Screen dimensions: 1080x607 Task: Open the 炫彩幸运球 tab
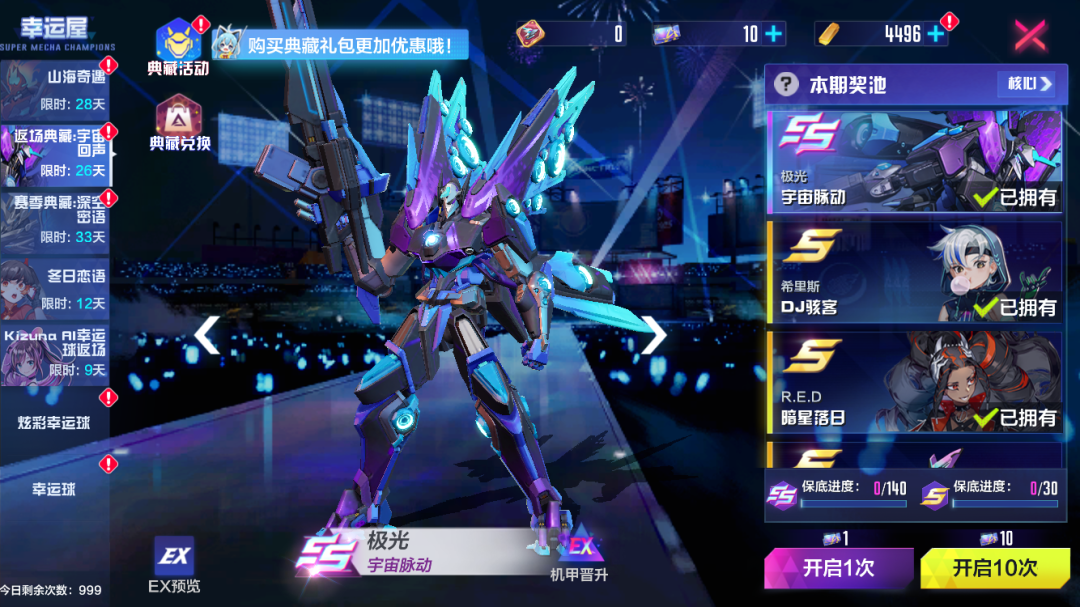(x=56, y=423)
